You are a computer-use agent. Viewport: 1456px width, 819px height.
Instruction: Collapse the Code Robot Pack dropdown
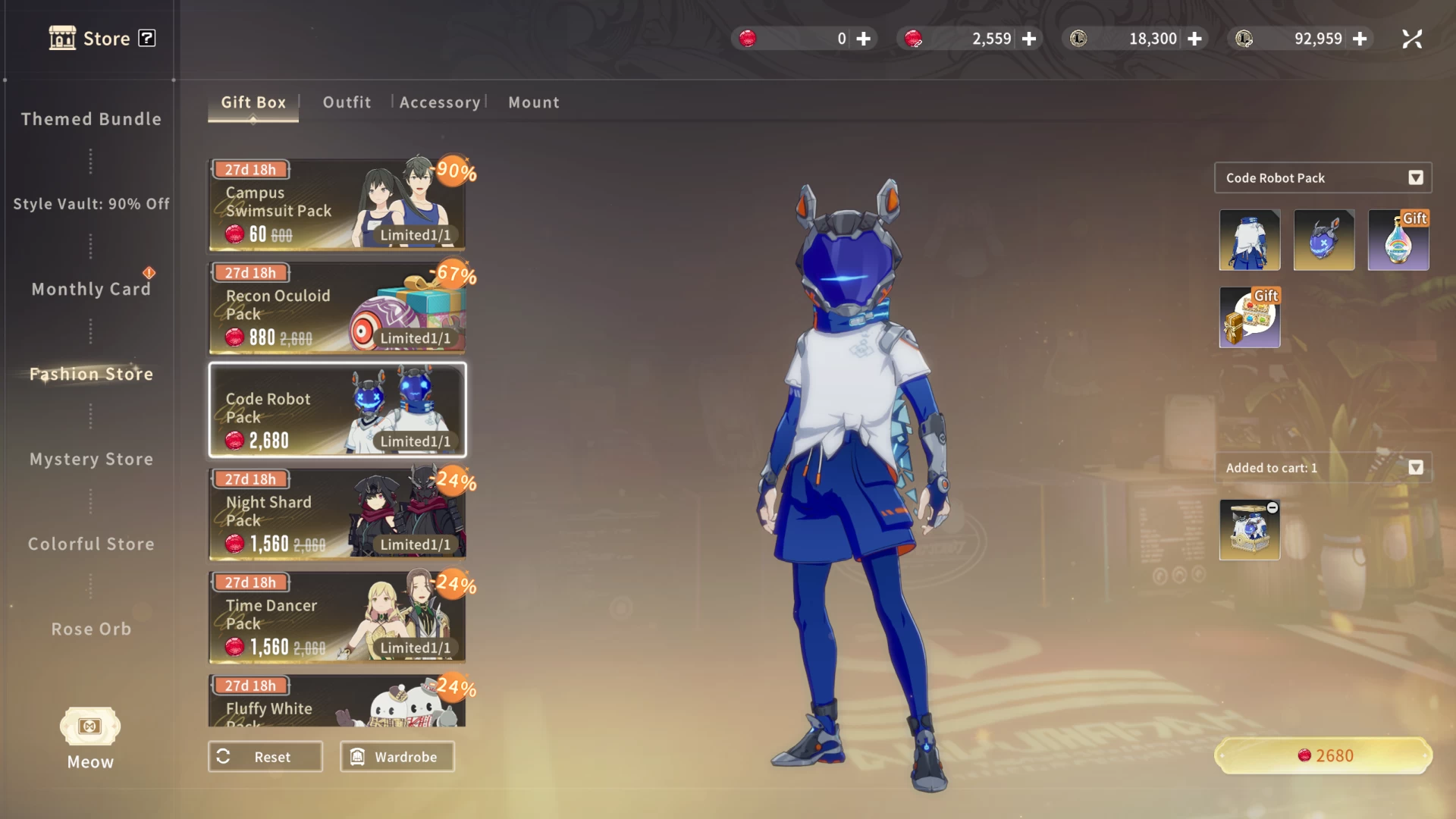(1415, 178)
